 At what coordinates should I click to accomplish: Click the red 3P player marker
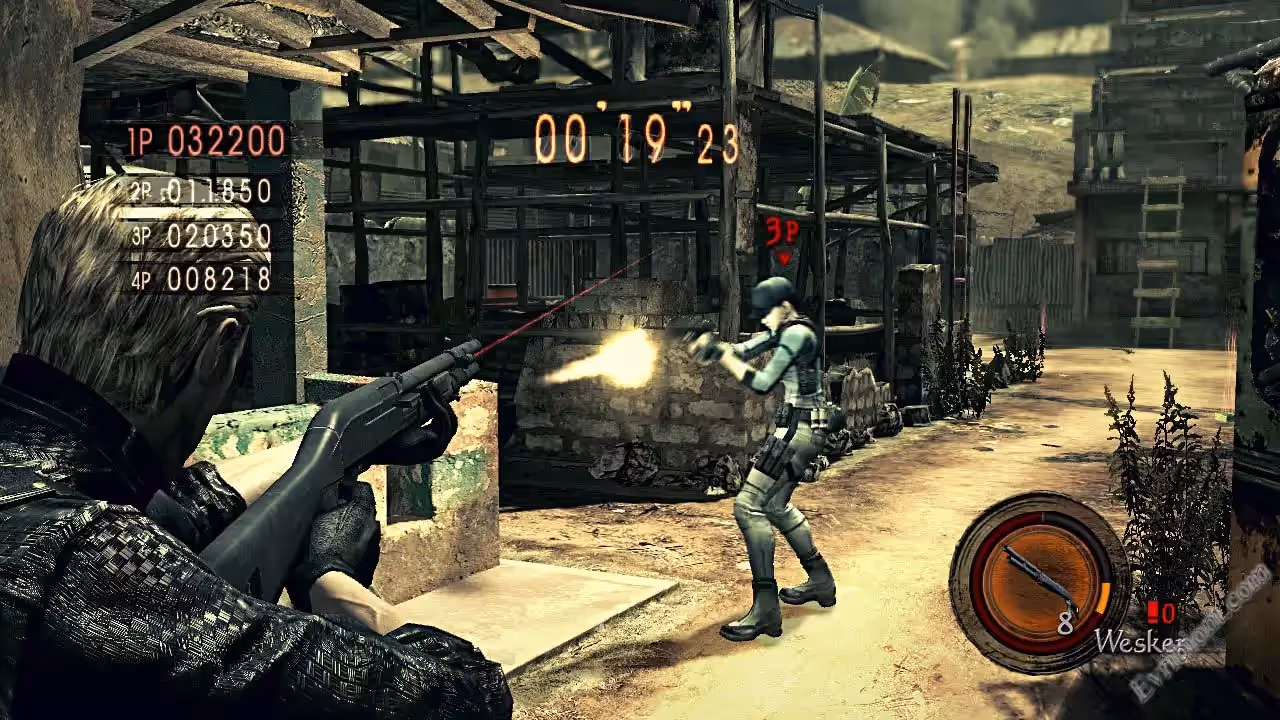(x=782, y=234)
